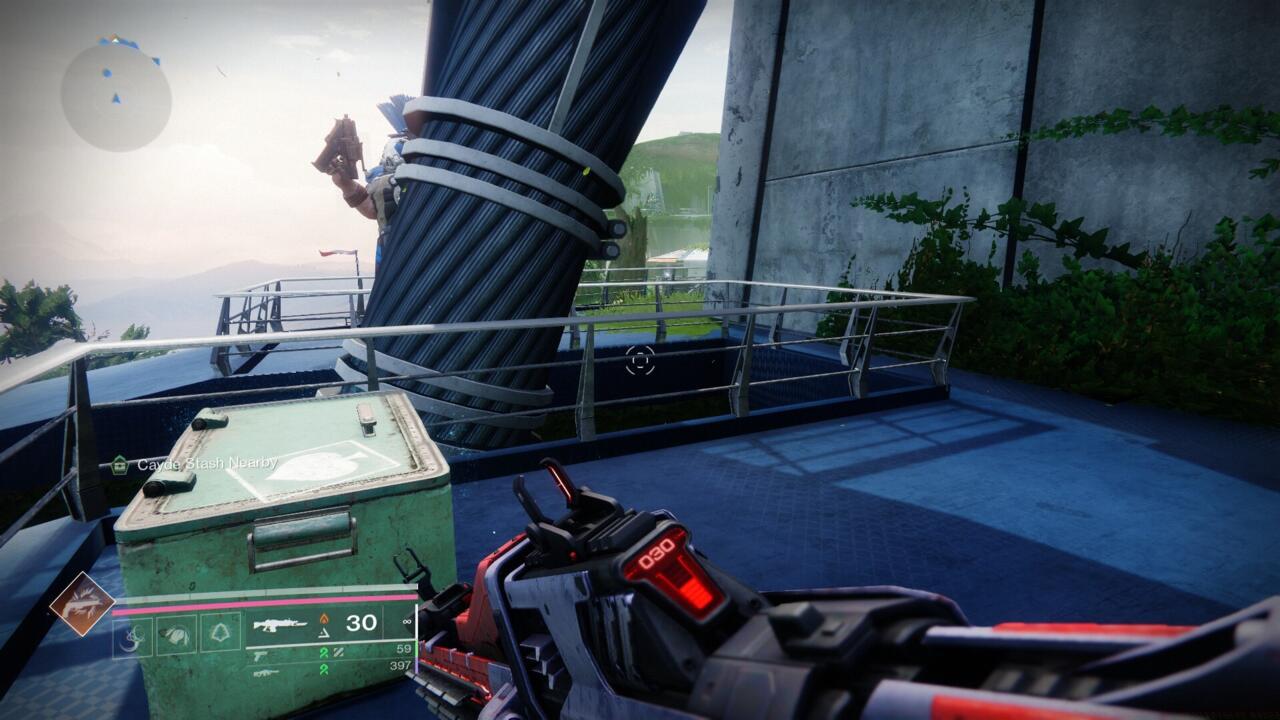Click the striped ammo brick icon
Screen dimensions: 1280x720
click(340, 652)
